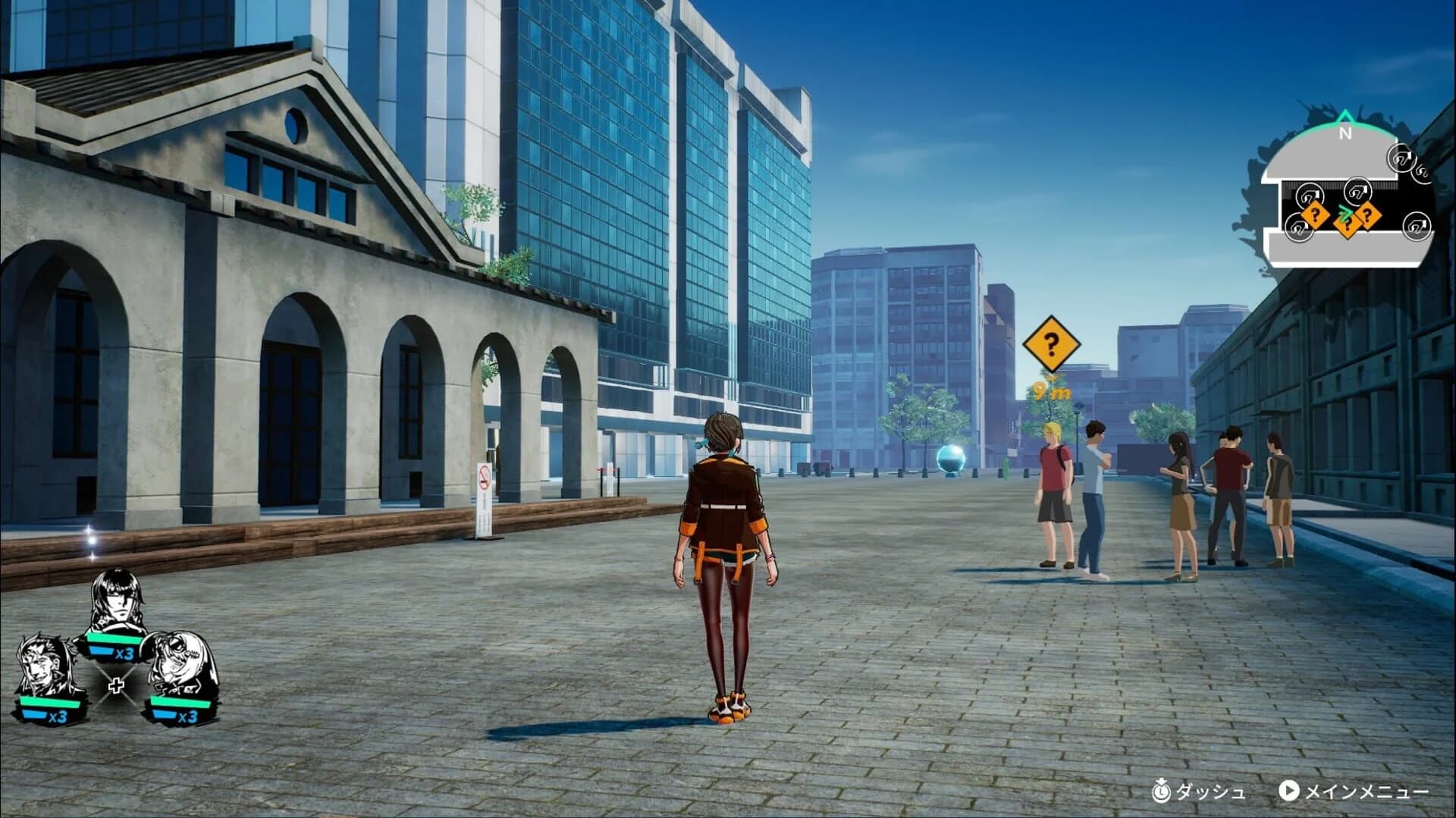
Task: Click the headset icon at the minimap's top-right edge
Action: (x=1401, y=159)
